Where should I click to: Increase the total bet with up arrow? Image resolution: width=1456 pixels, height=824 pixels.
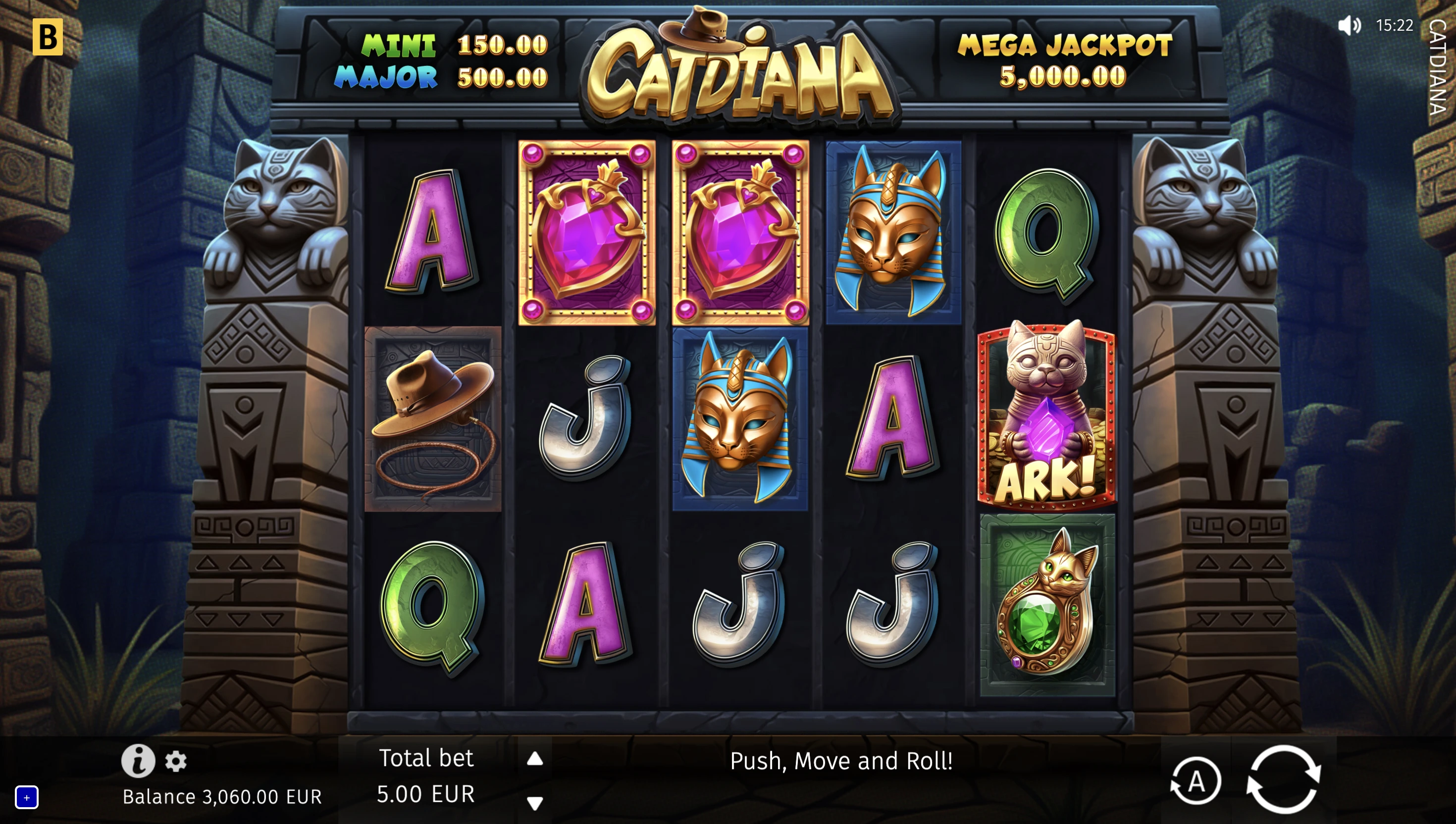point(535,759)
